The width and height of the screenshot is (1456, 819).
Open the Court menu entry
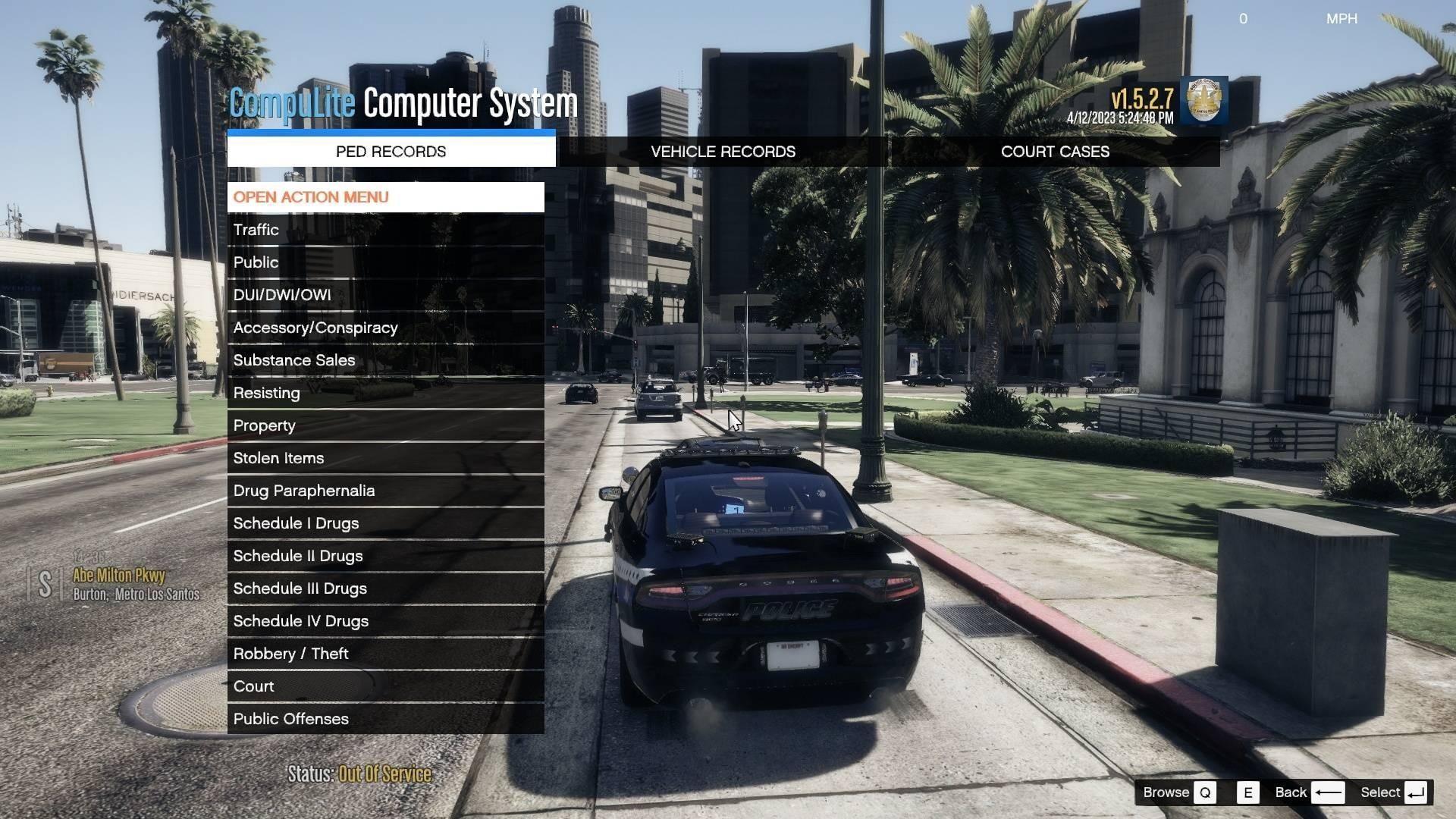(x=385, y=686)
